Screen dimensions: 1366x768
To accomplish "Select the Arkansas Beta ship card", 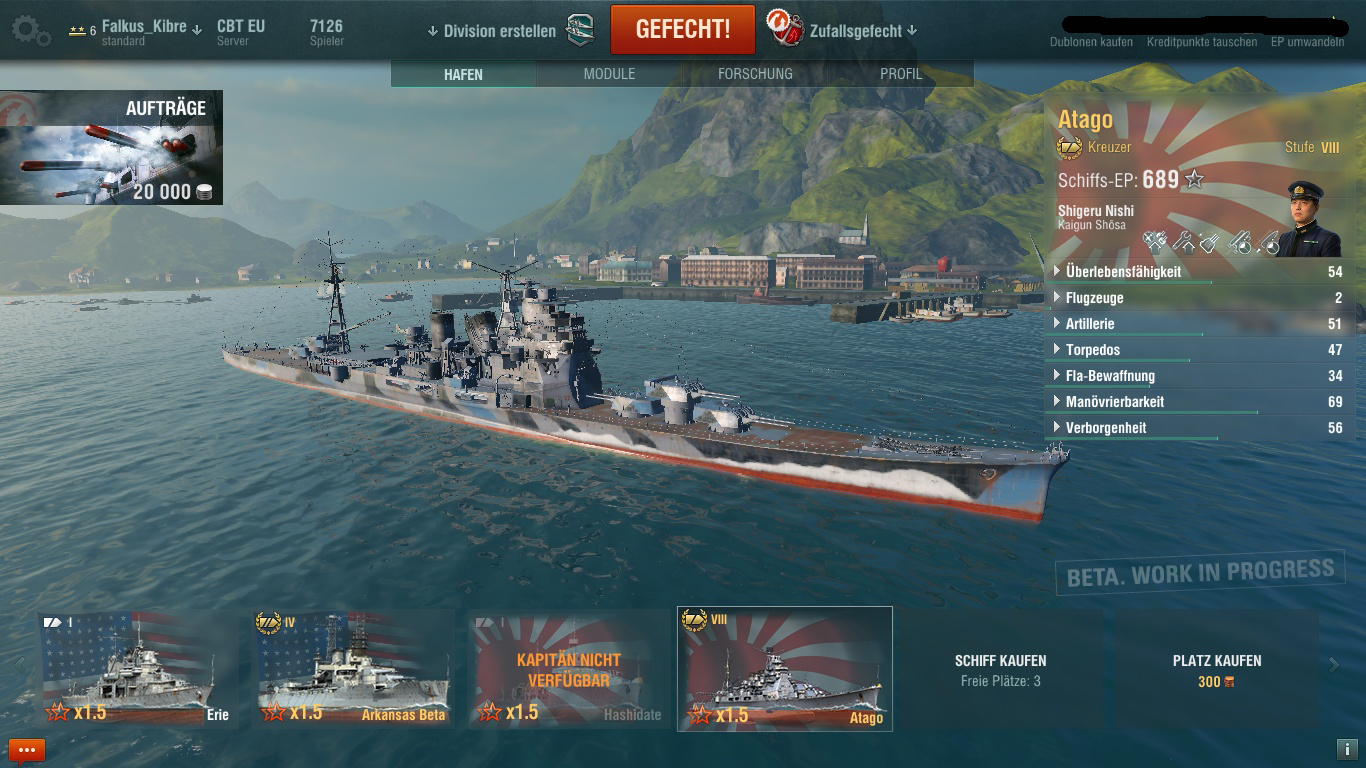I will (x=354, y=668).
